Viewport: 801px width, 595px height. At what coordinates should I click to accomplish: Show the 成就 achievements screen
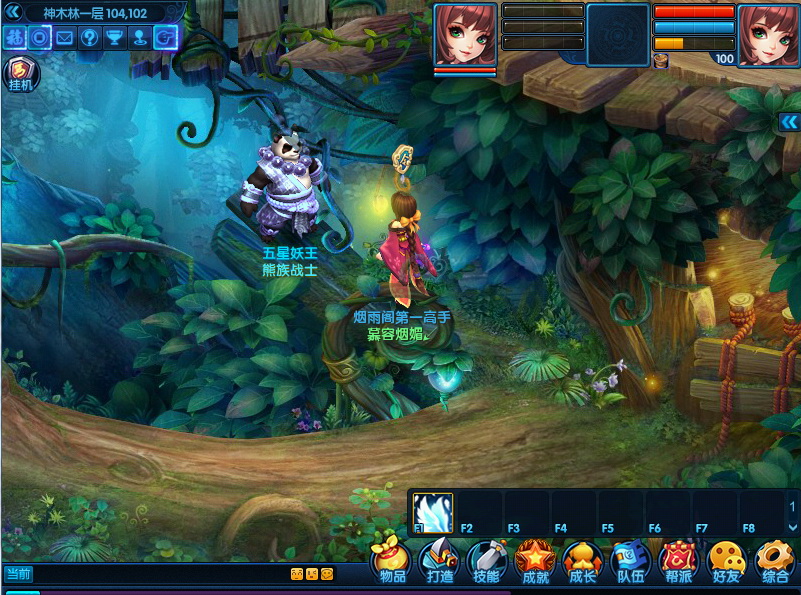535,561
